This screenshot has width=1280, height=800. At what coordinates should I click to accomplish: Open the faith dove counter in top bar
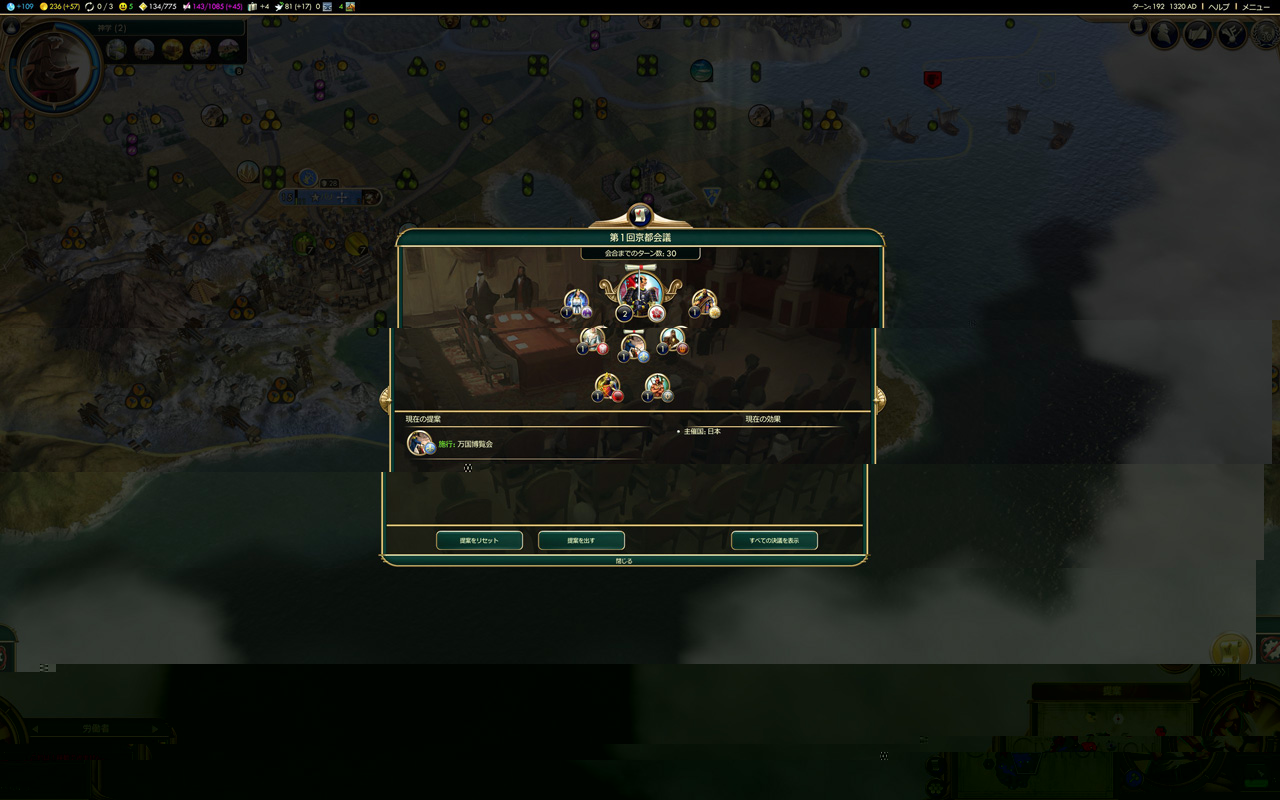295,7
